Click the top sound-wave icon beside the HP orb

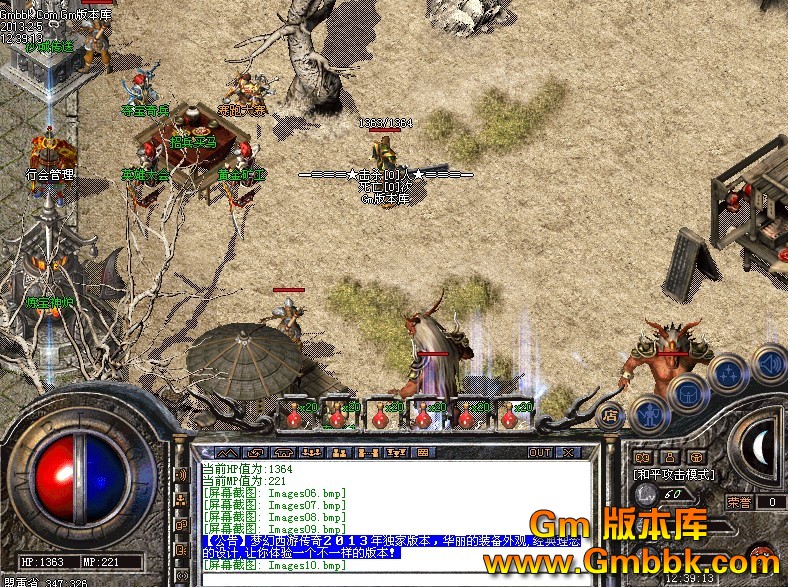tap(180, 474)
